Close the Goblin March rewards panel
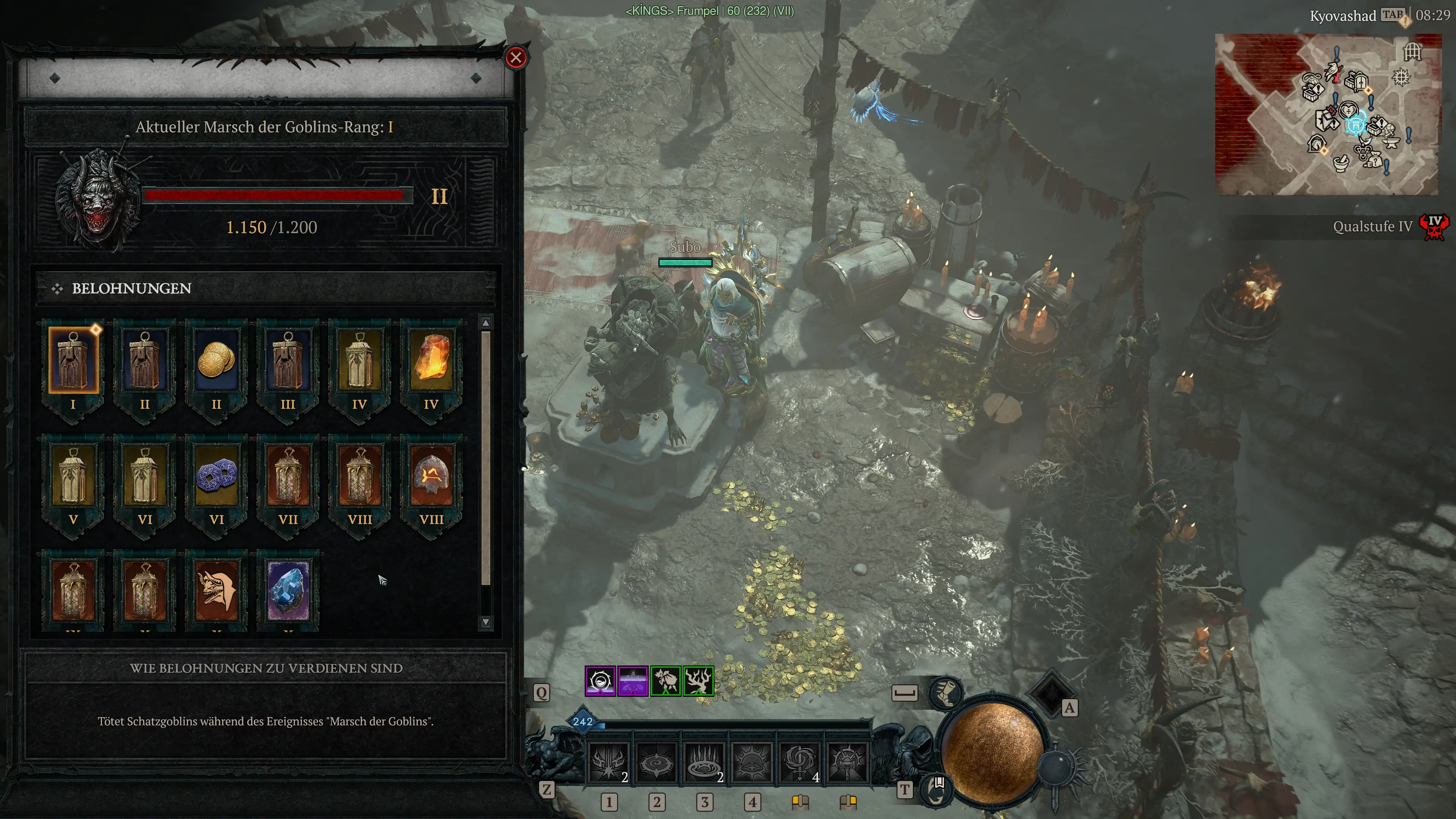1456x819 pixels. click(x=516, y=58)
